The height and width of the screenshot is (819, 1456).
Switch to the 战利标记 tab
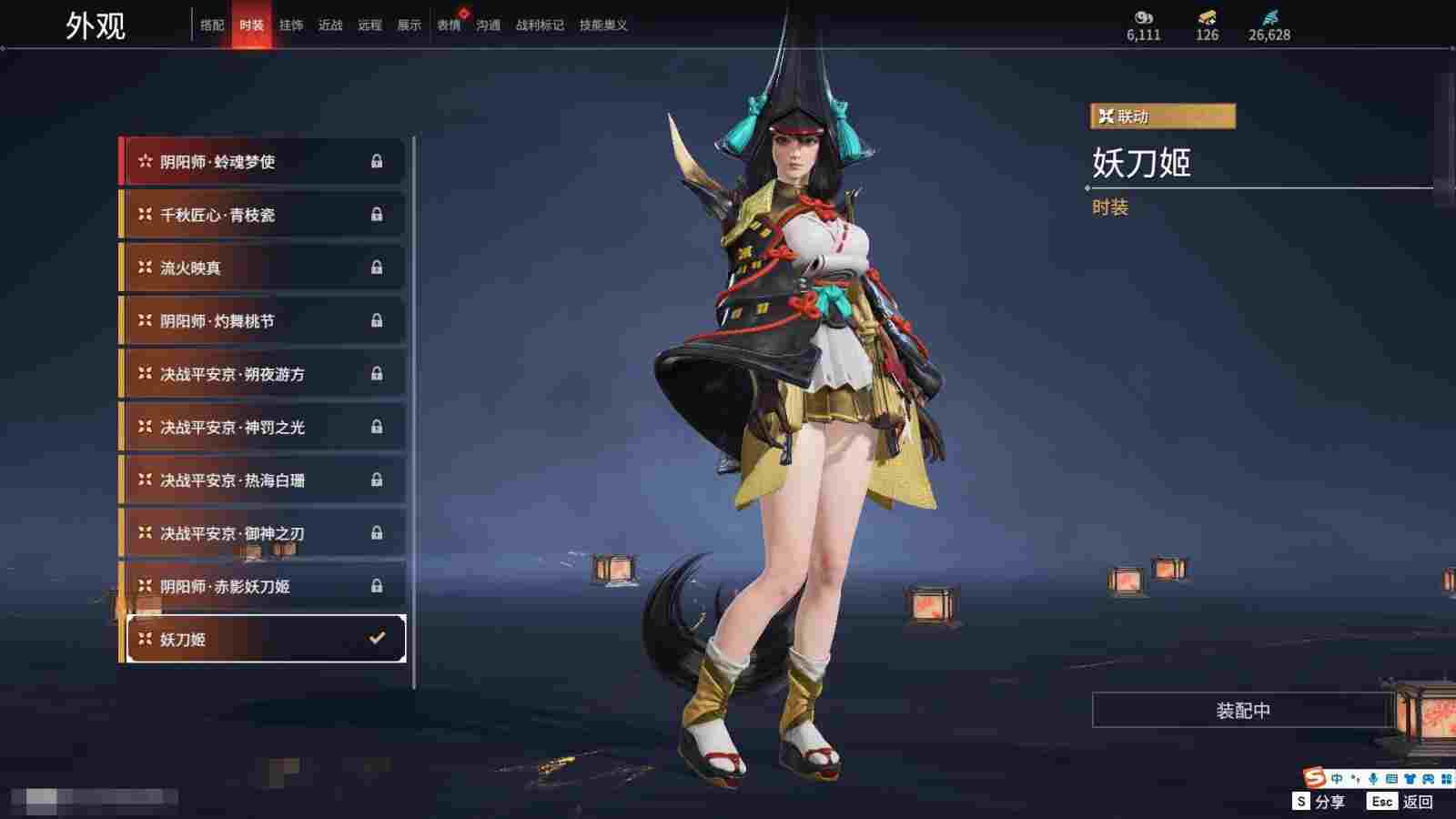[x=540, y=25]
